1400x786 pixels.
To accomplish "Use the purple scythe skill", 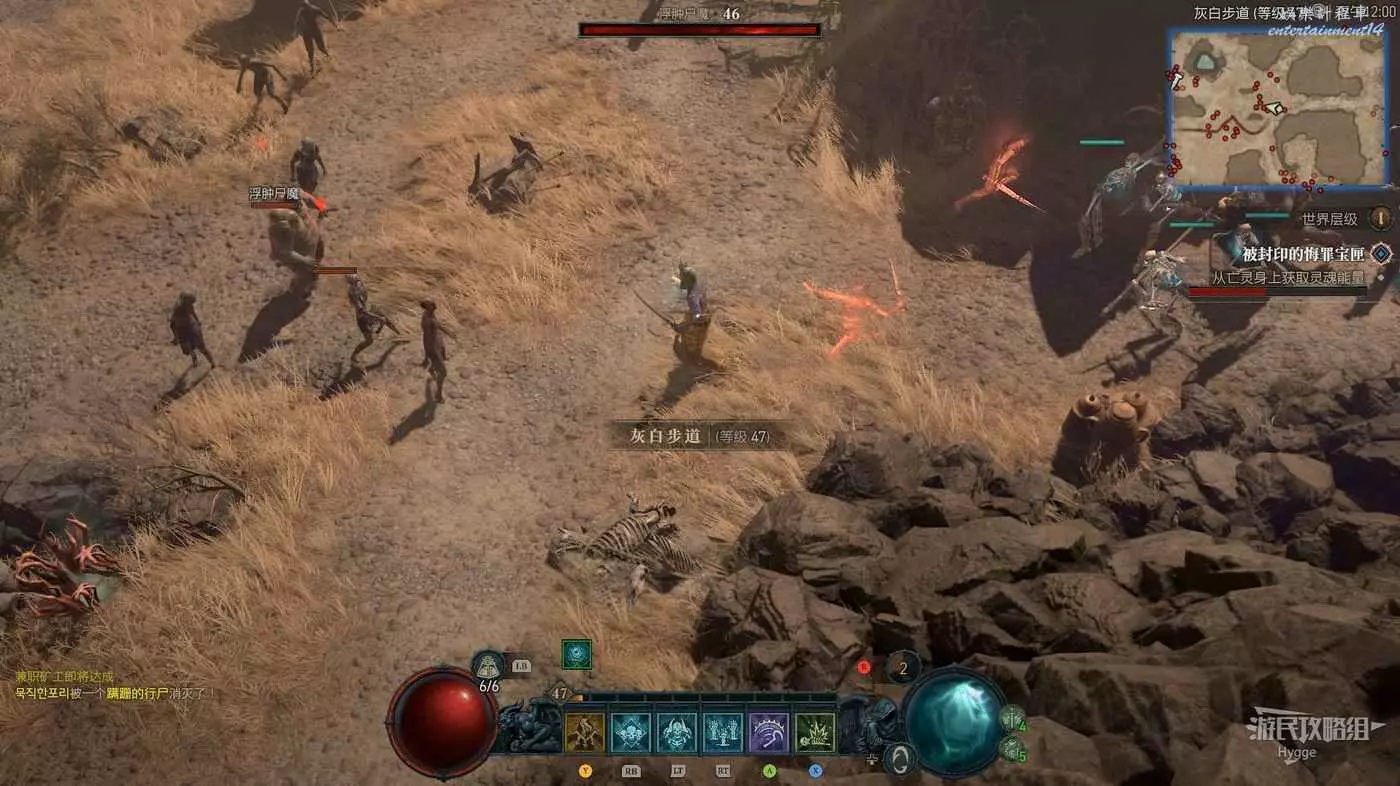I will point(769,733).
